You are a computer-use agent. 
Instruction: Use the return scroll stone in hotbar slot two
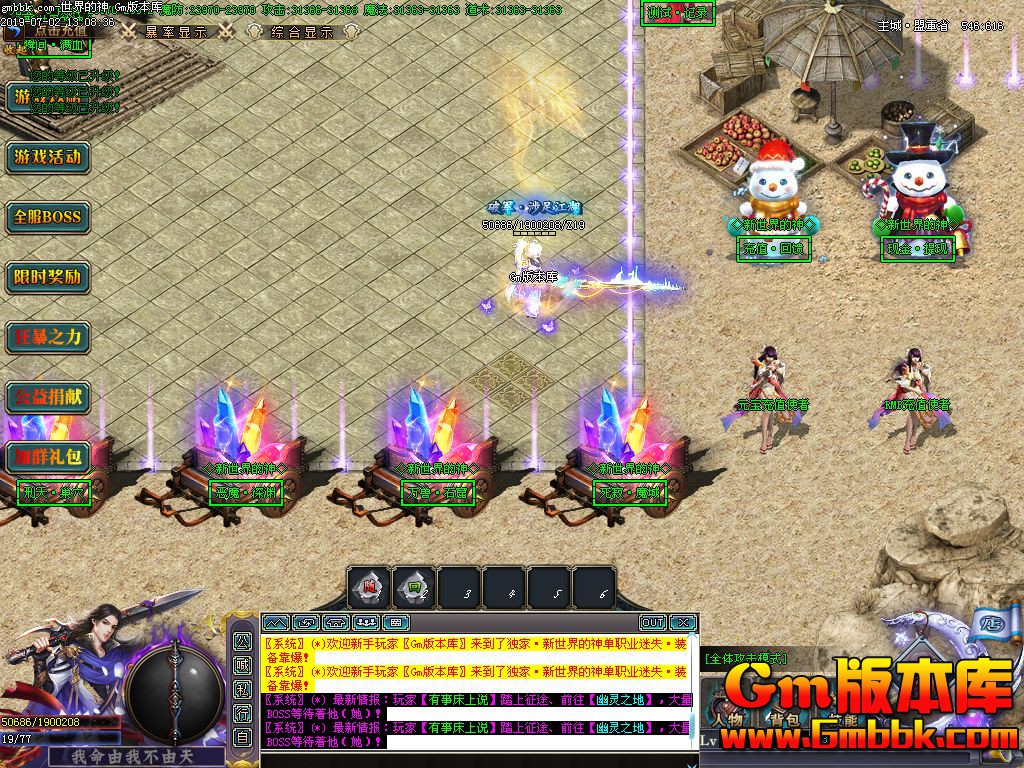point(414,588)
